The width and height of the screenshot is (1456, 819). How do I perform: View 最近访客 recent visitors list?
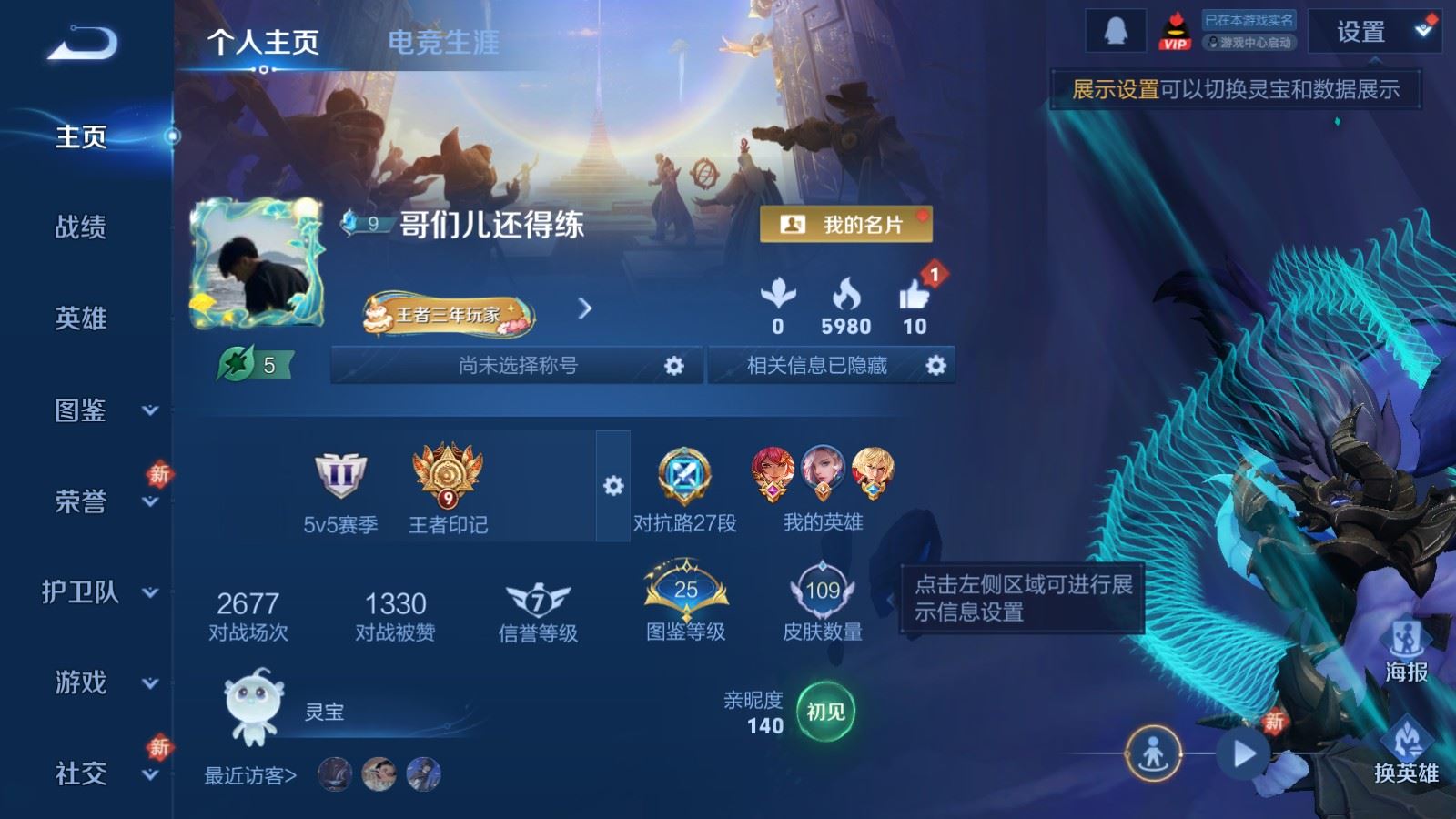(250, 775)
